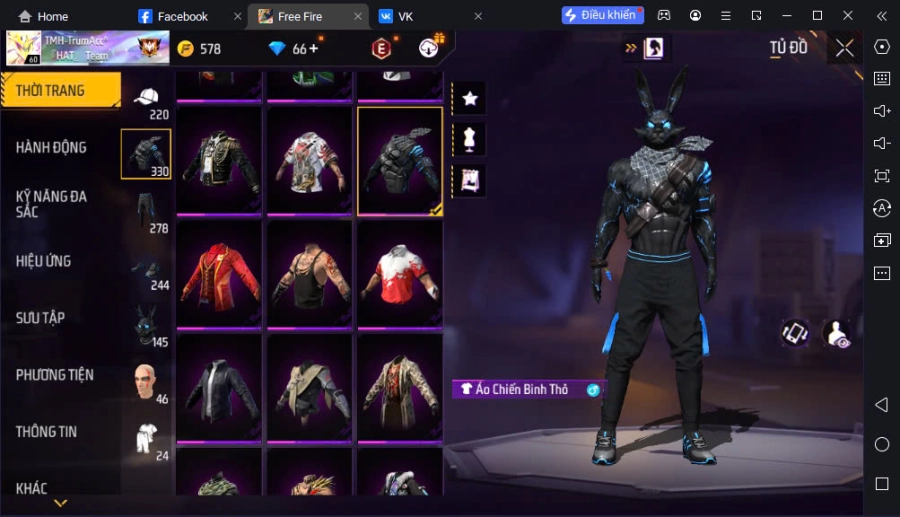Image resolution: width=900 pixels, height=517 pixels.
Task: Switch to Kỹ Năng Đa Sắc tab
Action: coord(51,204)
